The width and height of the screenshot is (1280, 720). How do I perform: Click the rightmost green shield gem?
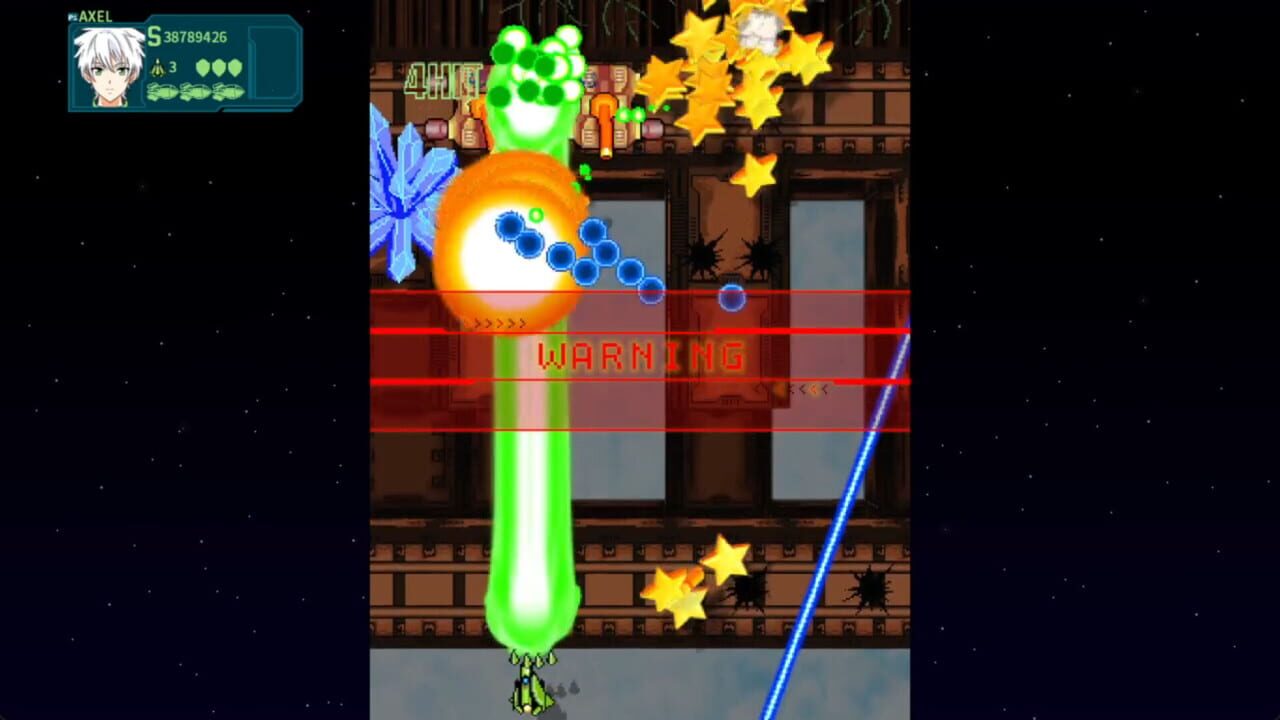tap(233, 67)
